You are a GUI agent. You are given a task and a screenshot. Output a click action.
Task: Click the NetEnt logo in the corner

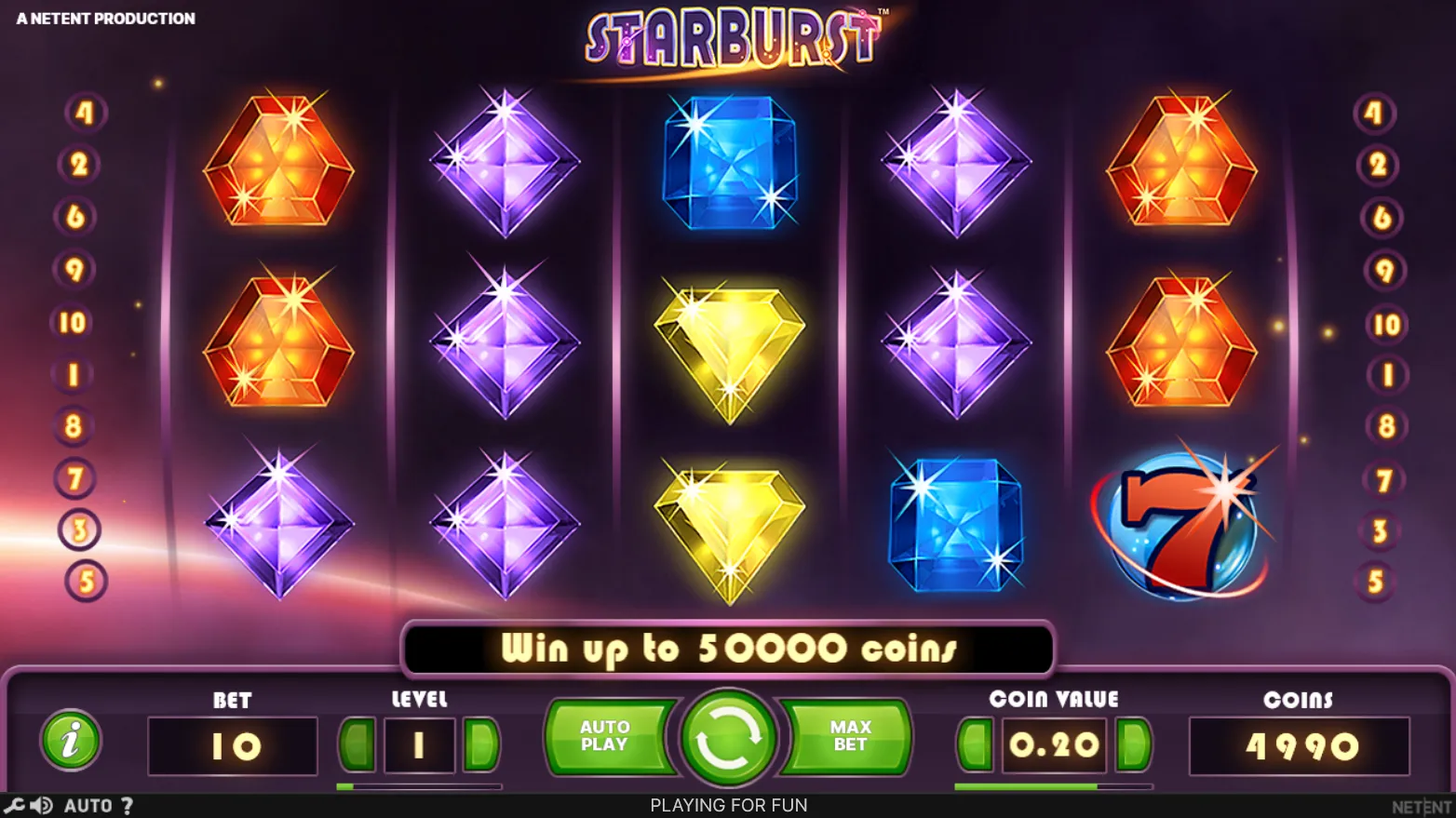point(1421,804)
